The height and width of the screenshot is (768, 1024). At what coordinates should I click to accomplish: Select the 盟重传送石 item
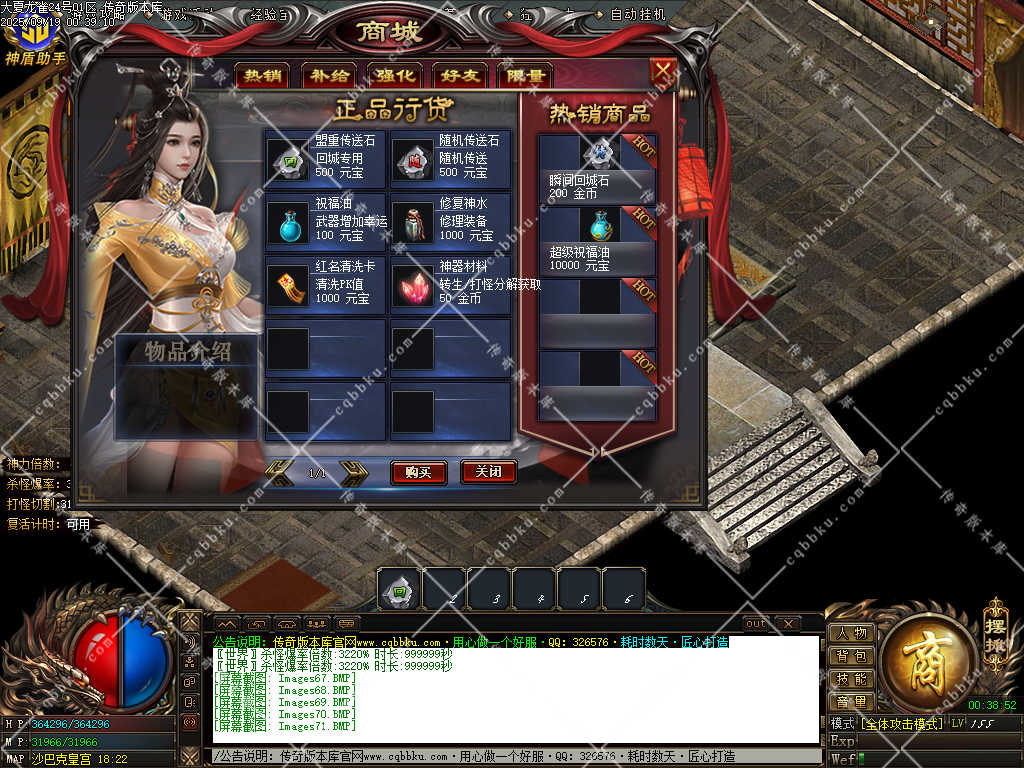point(287,159)
